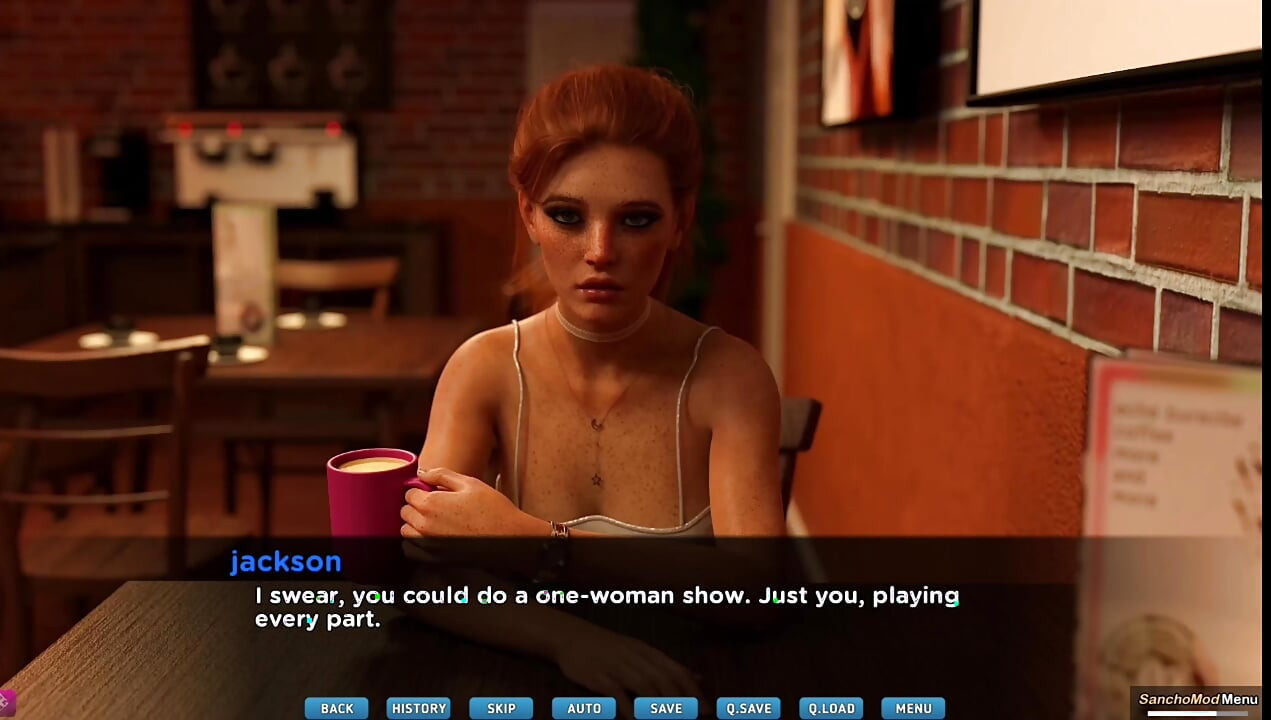This screenshot has height=720, width=1271.
Task: Choose Q.LOAD to quick load
Action: click(x=831, y=708)
